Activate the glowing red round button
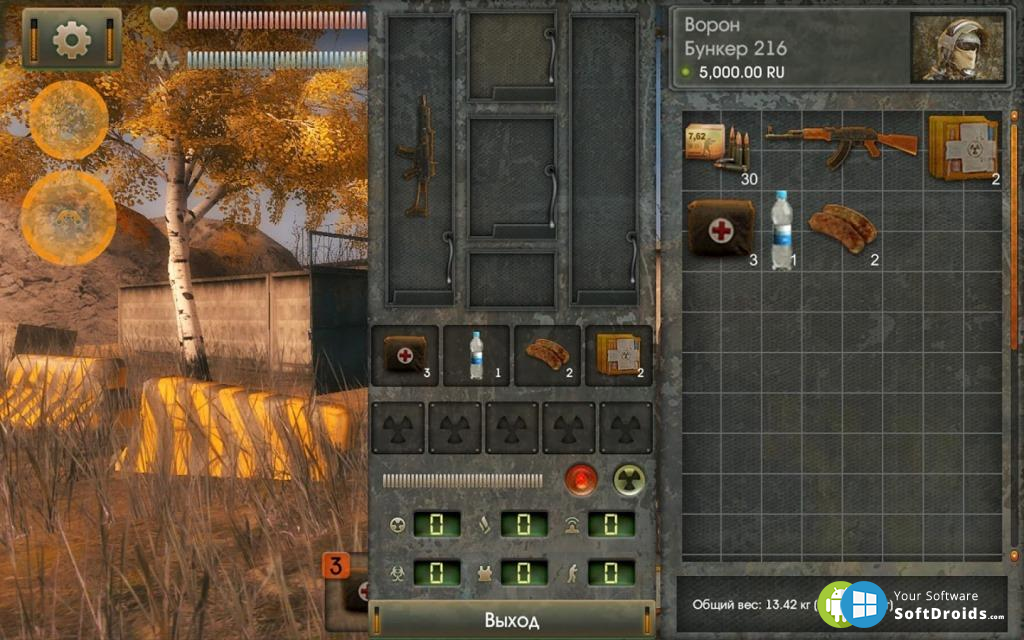The width and height of the screenshot is (1024, 640). pyautogui.click(x=580, y=480)
